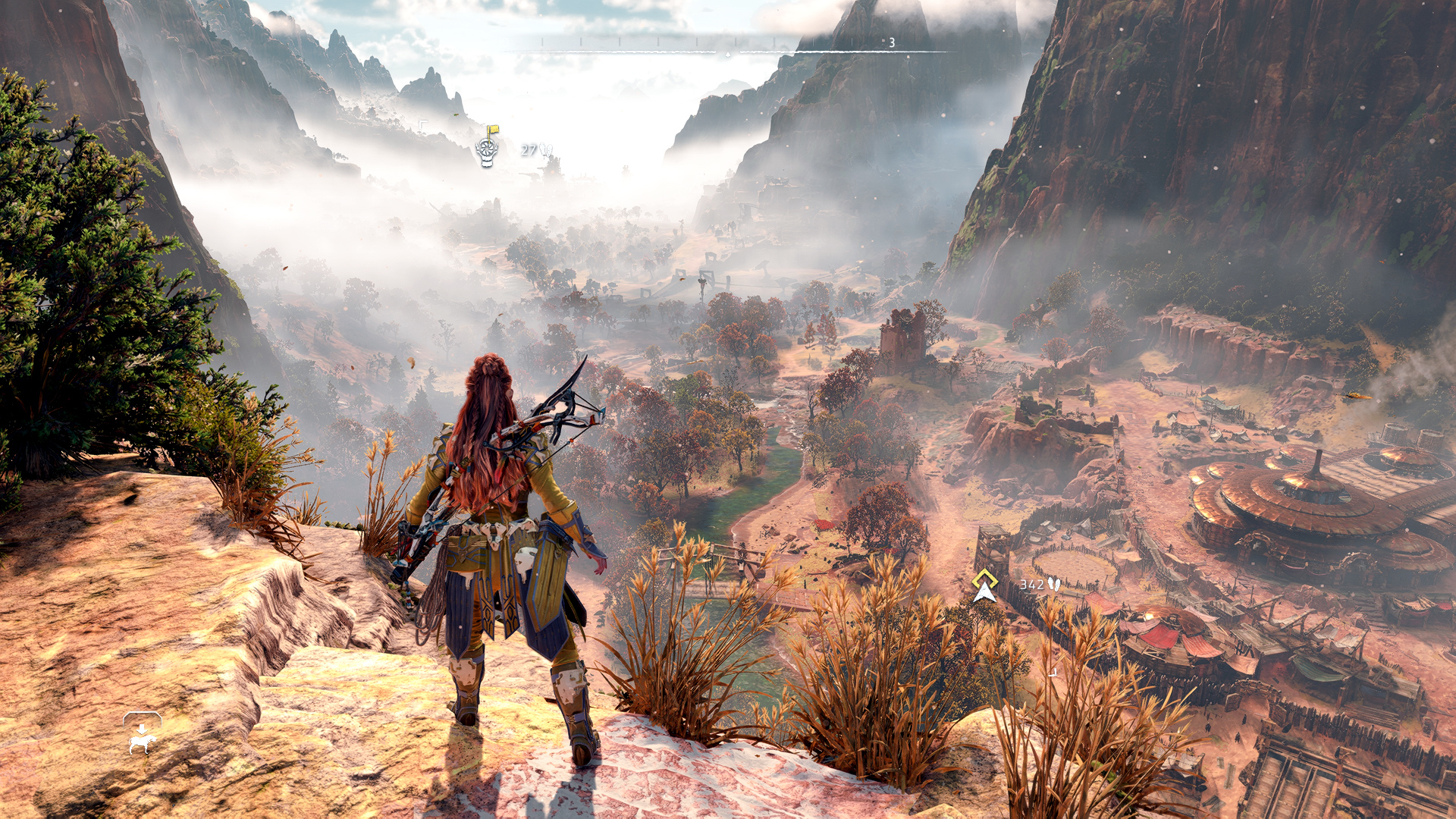This screenshot has height=819, width=1456.
Task: Activate the call mount icon
Action: tap(142, 734)
